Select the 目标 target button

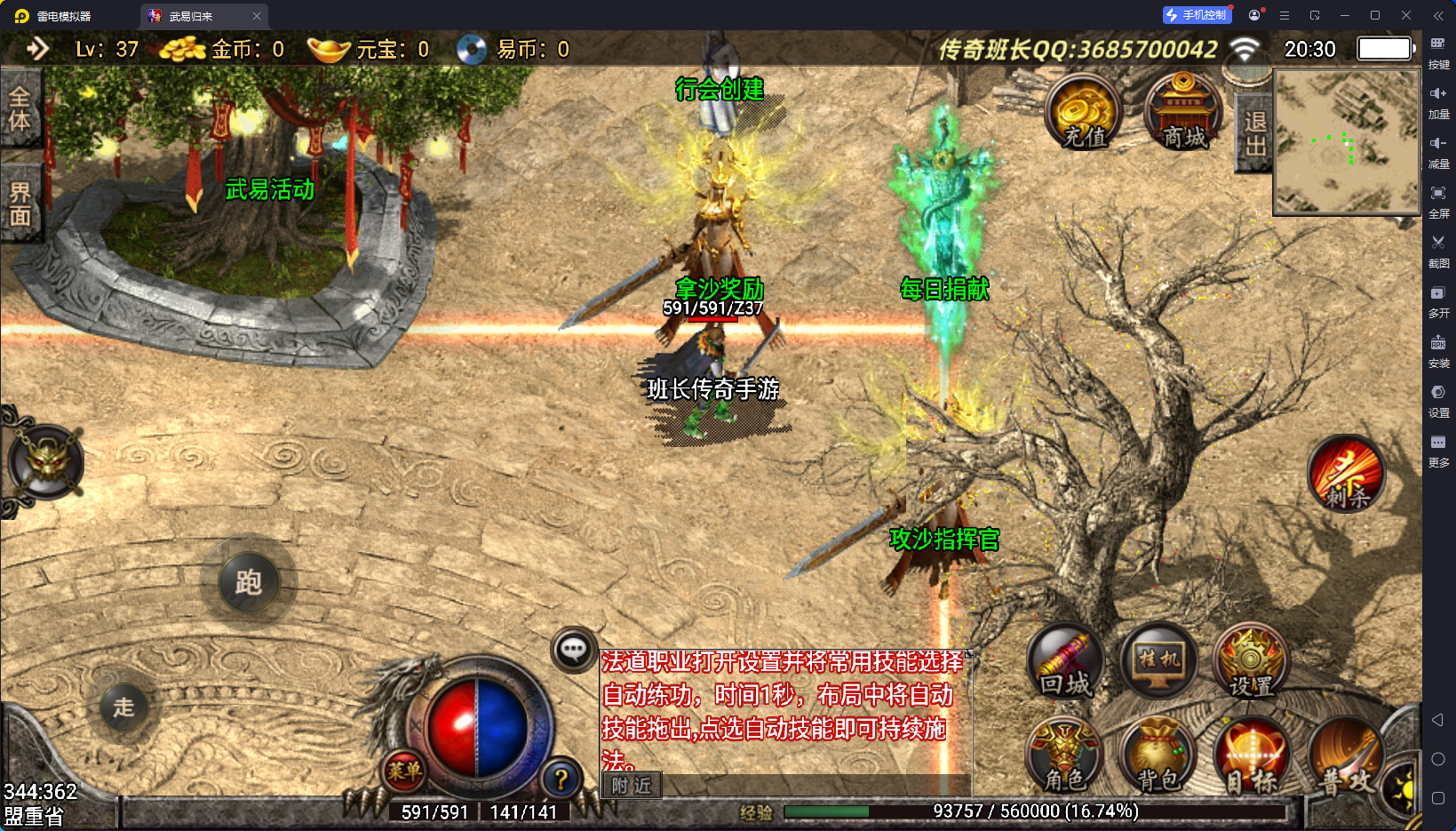click(1251, 758)
